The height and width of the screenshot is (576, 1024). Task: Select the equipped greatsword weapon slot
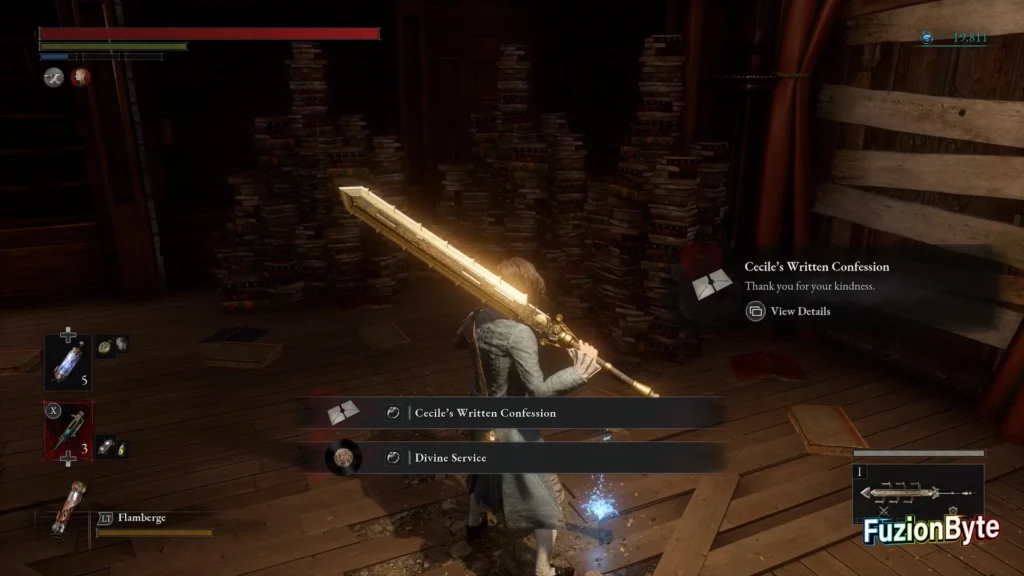click(917, 493)
